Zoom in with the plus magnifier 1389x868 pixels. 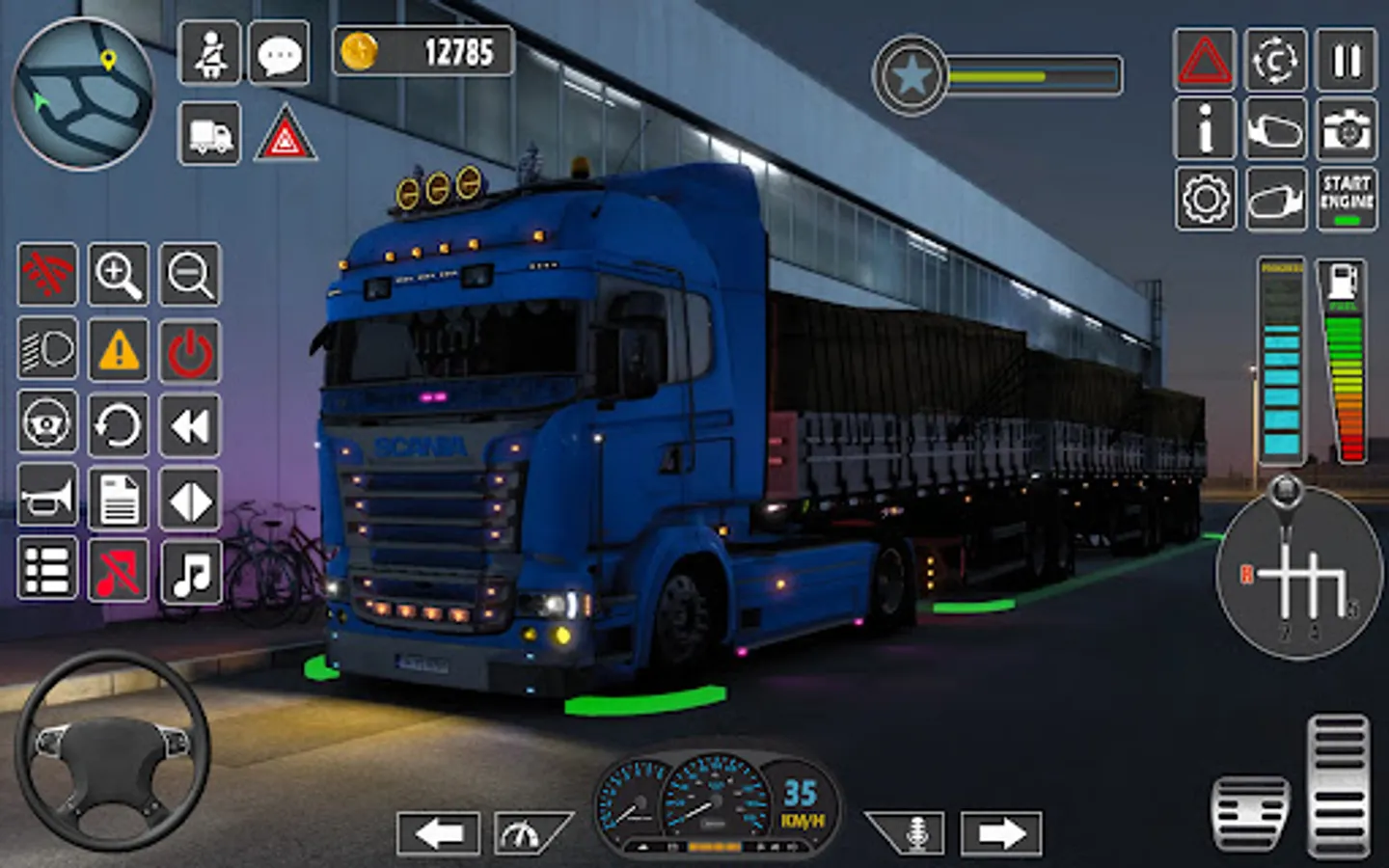coord(119,275)
